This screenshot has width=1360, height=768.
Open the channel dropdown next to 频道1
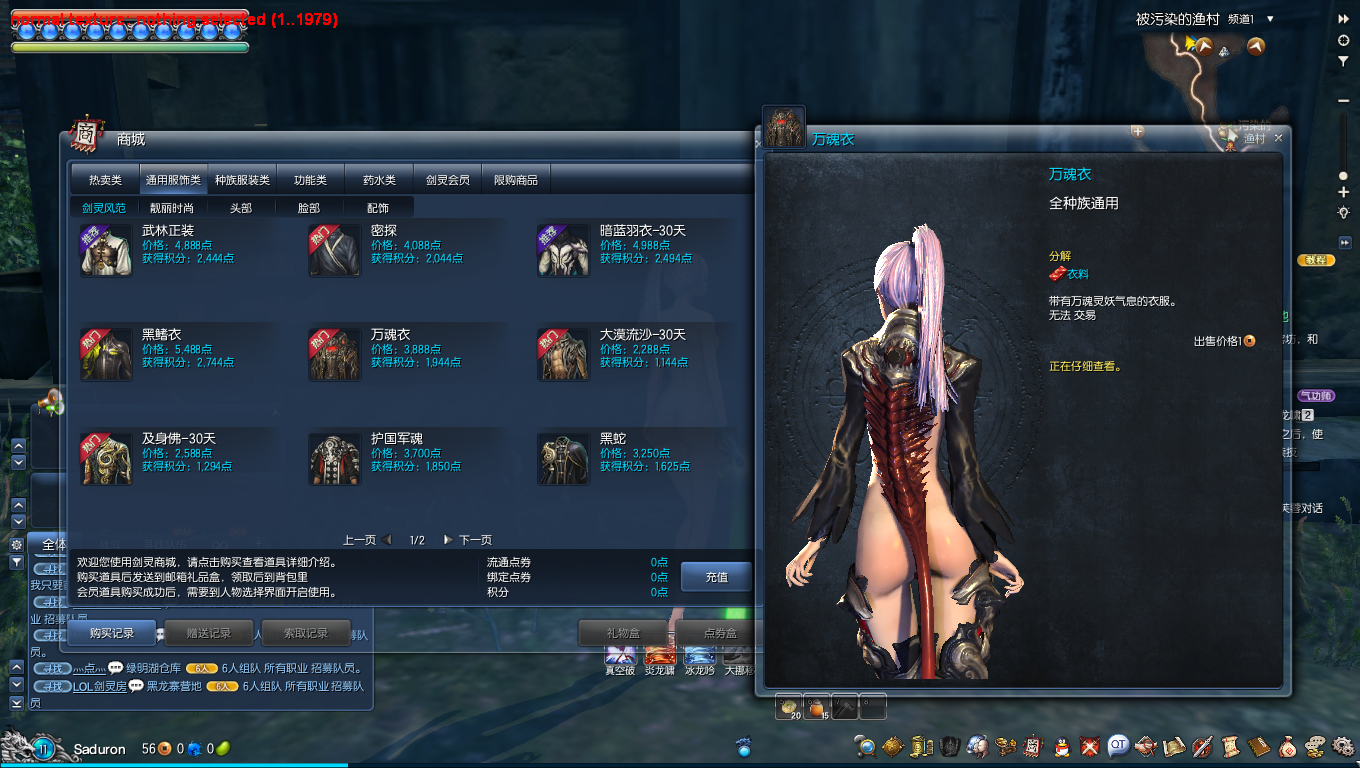coord(1270,19)
